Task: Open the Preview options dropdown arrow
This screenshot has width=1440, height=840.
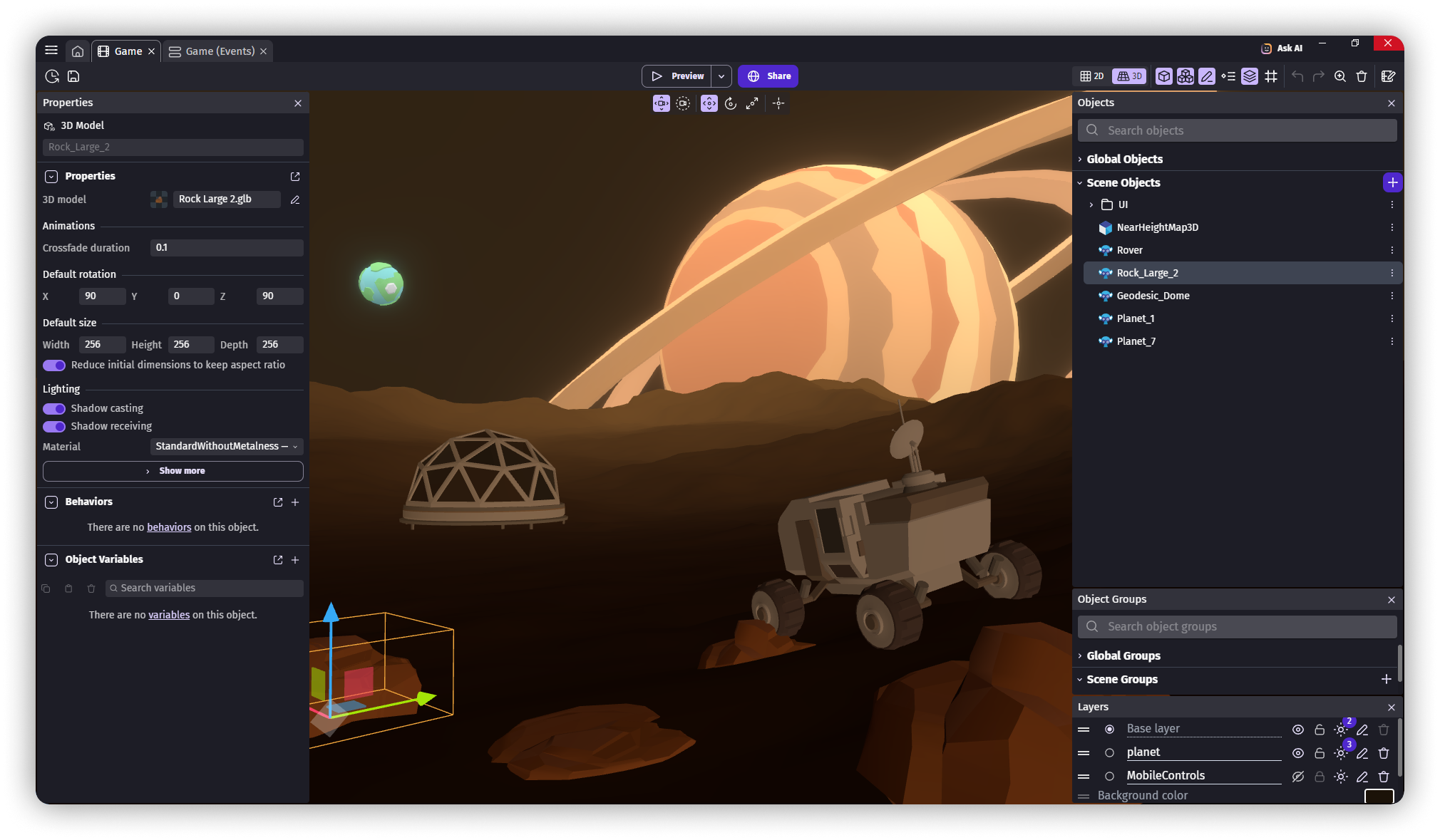Action: click(x=721, y=76)
